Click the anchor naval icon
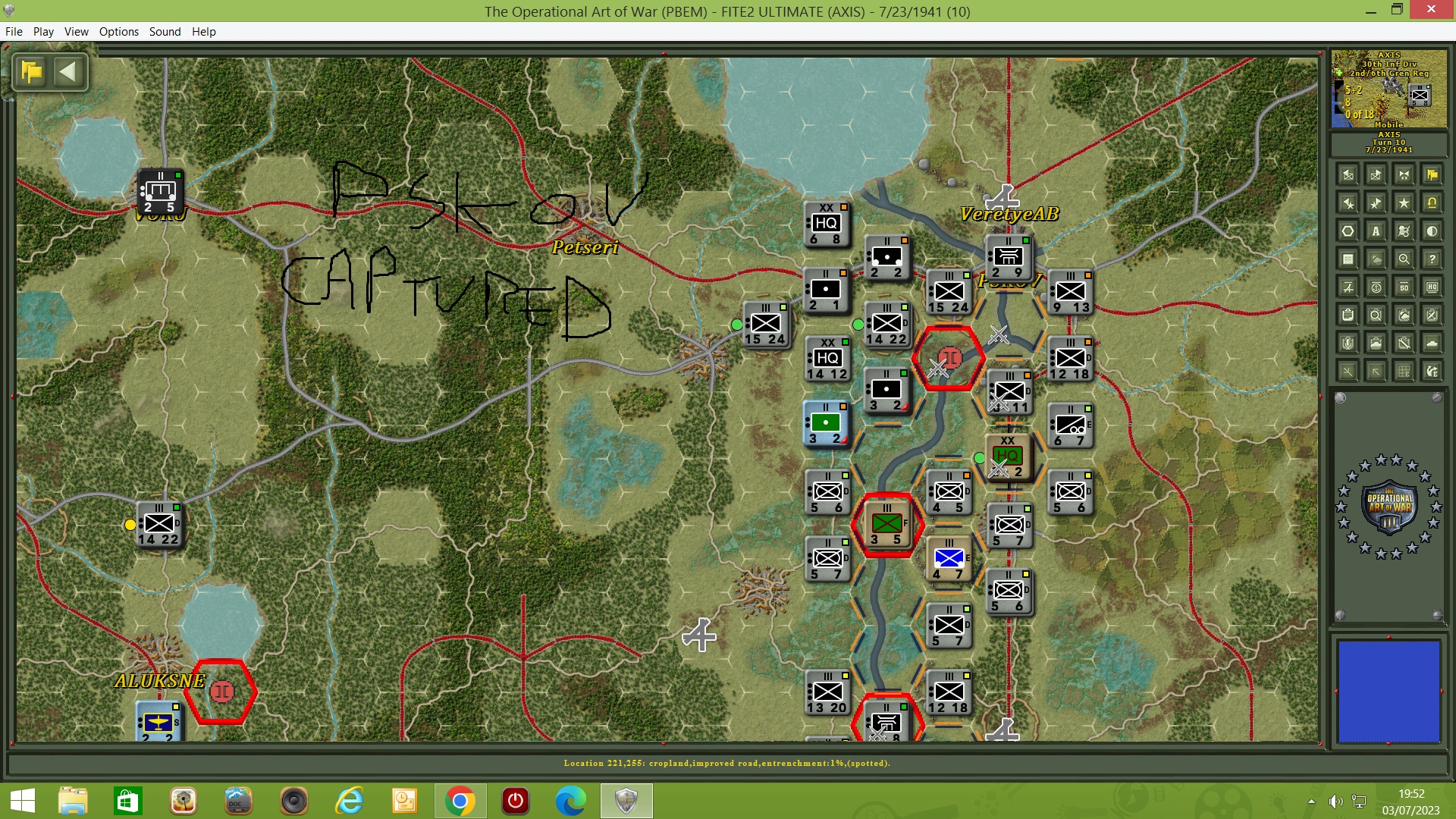This screenshot has height=819, width=1456. (x=1376, y=288)
